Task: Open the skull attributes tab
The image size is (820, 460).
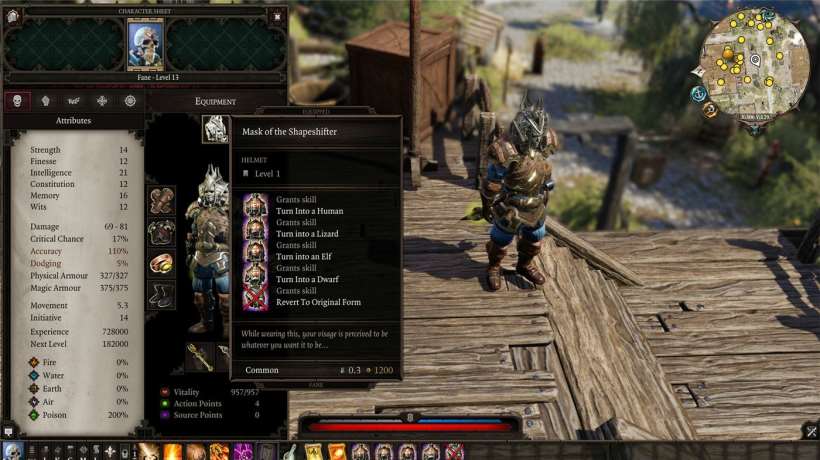Action: (x=16, y=100)
